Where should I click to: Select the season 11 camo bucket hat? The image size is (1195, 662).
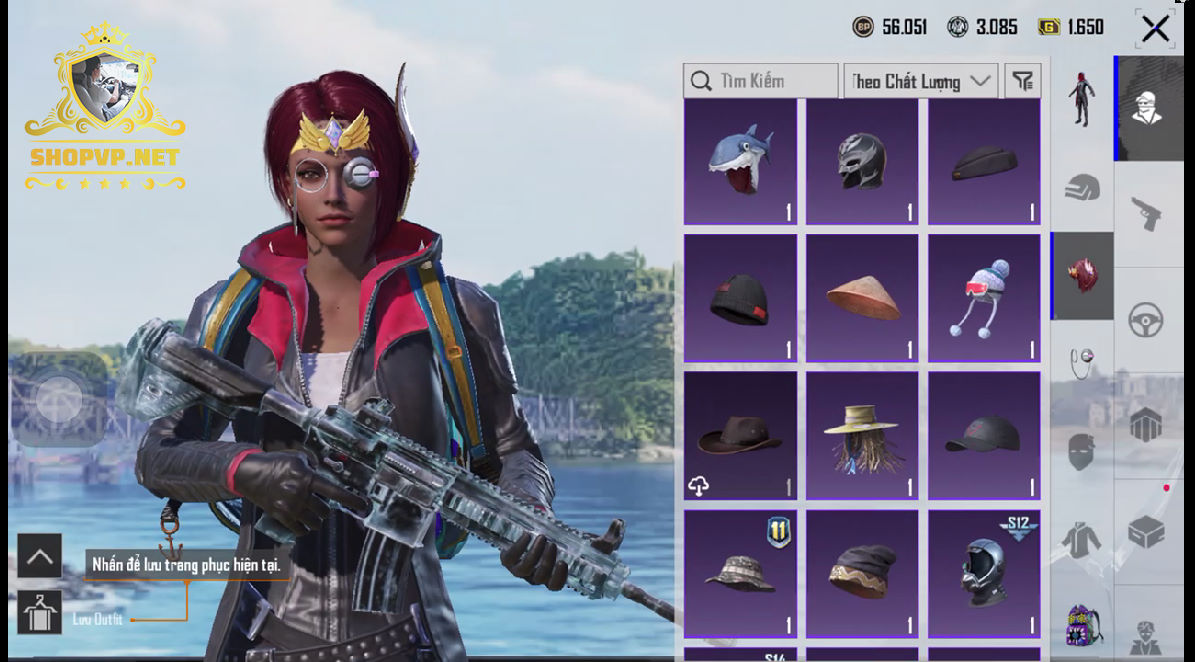(x=740, y=573)
